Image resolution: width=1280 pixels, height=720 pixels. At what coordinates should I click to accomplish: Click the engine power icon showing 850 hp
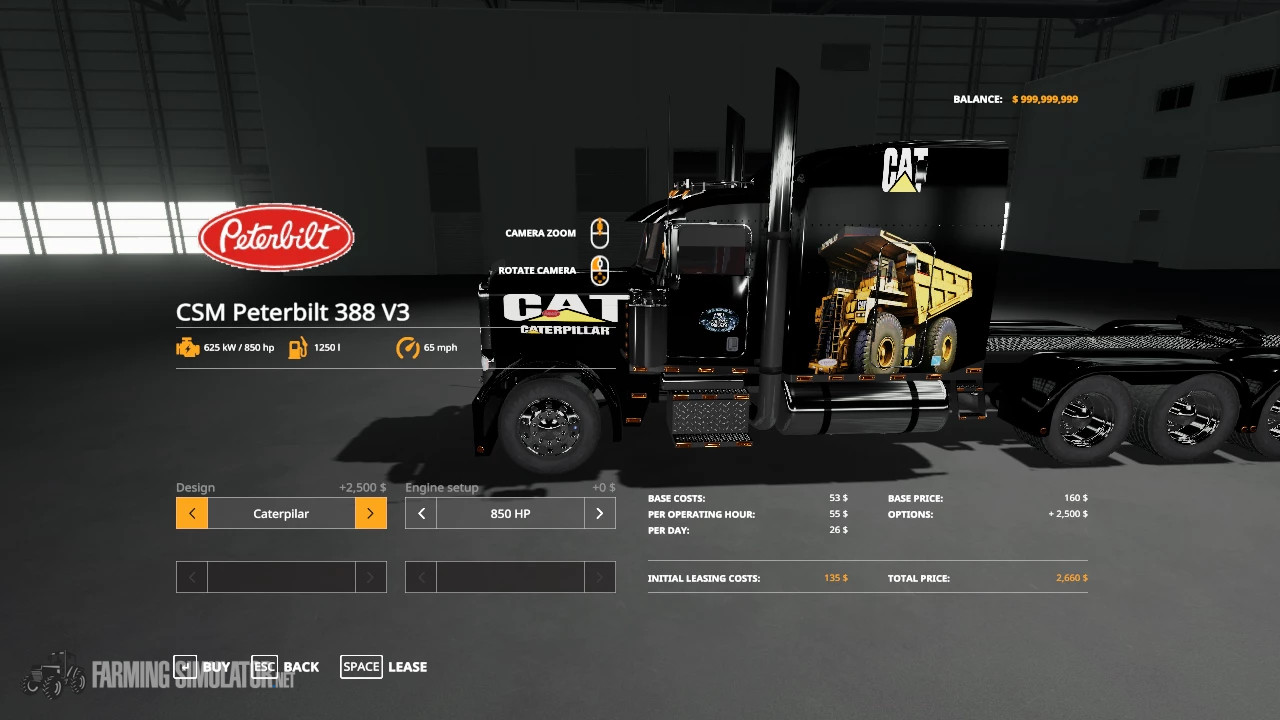click(189, 347)
